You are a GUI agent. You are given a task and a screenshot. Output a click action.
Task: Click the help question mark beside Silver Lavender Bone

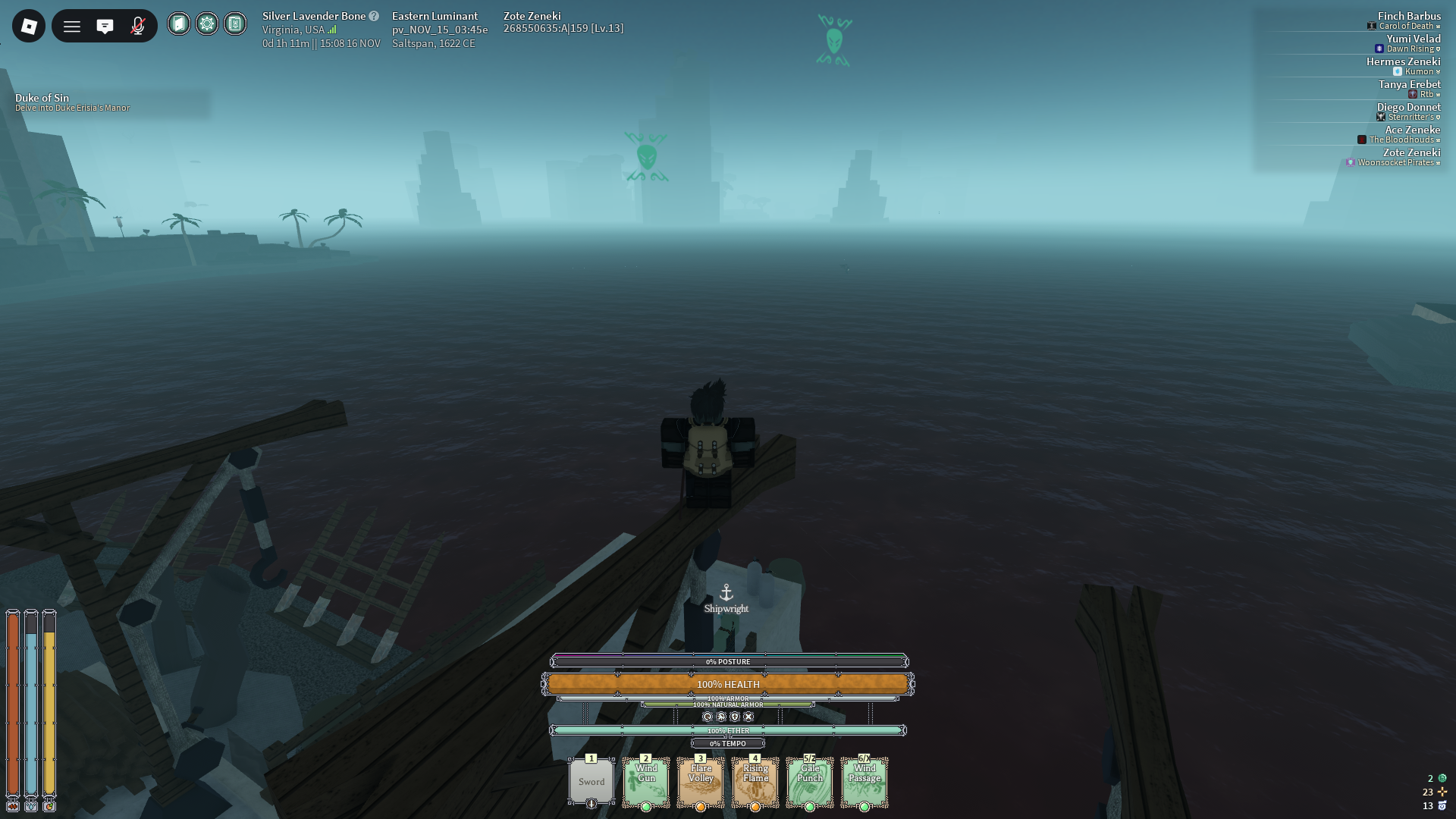374,16
